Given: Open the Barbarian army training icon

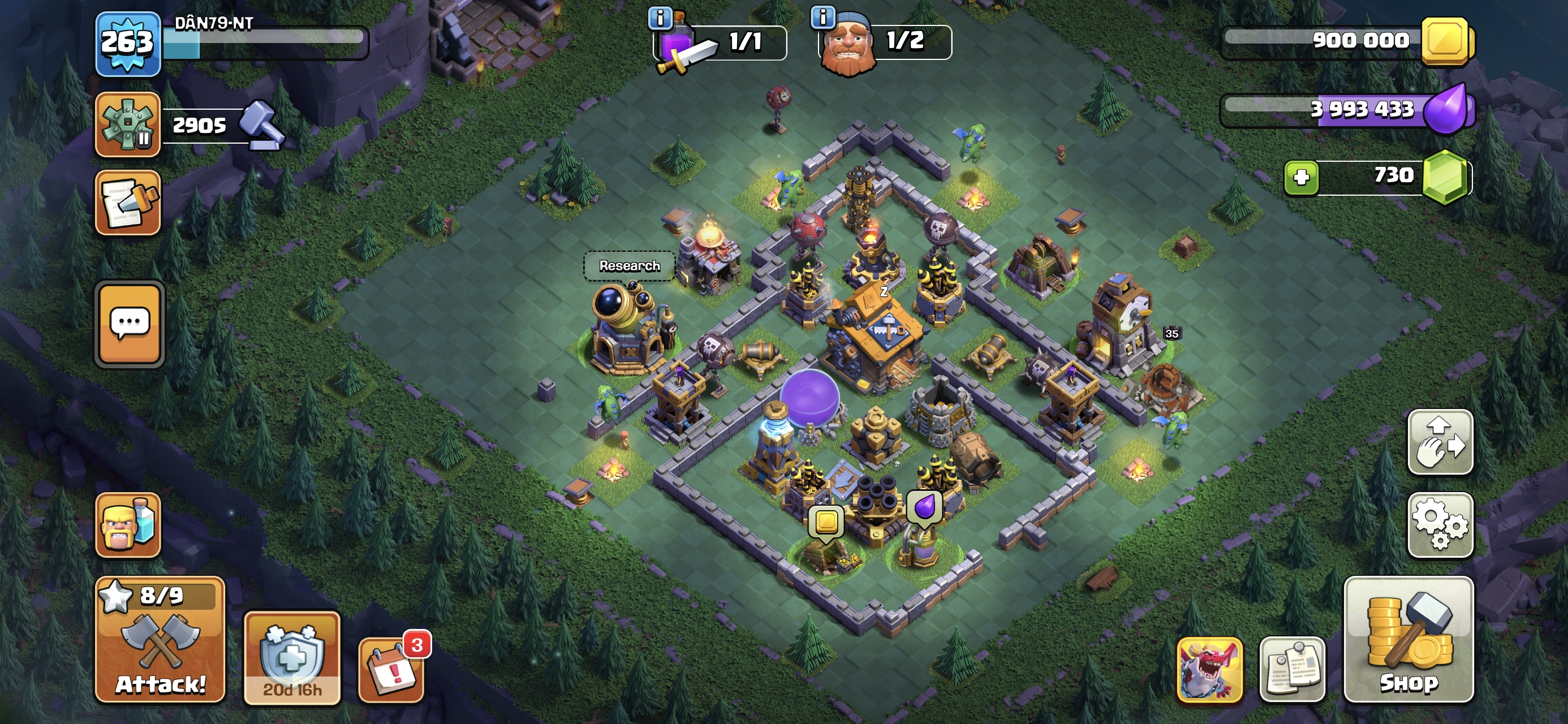Looking at the screenshot, I should coord(128,525).
